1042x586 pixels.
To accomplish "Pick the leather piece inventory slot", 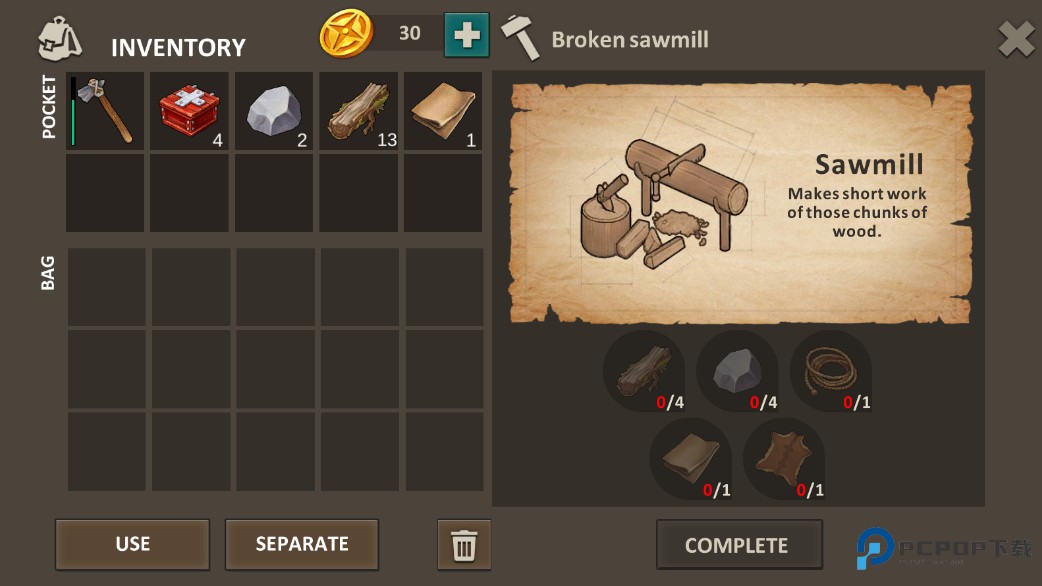I will tap(443, 111).
